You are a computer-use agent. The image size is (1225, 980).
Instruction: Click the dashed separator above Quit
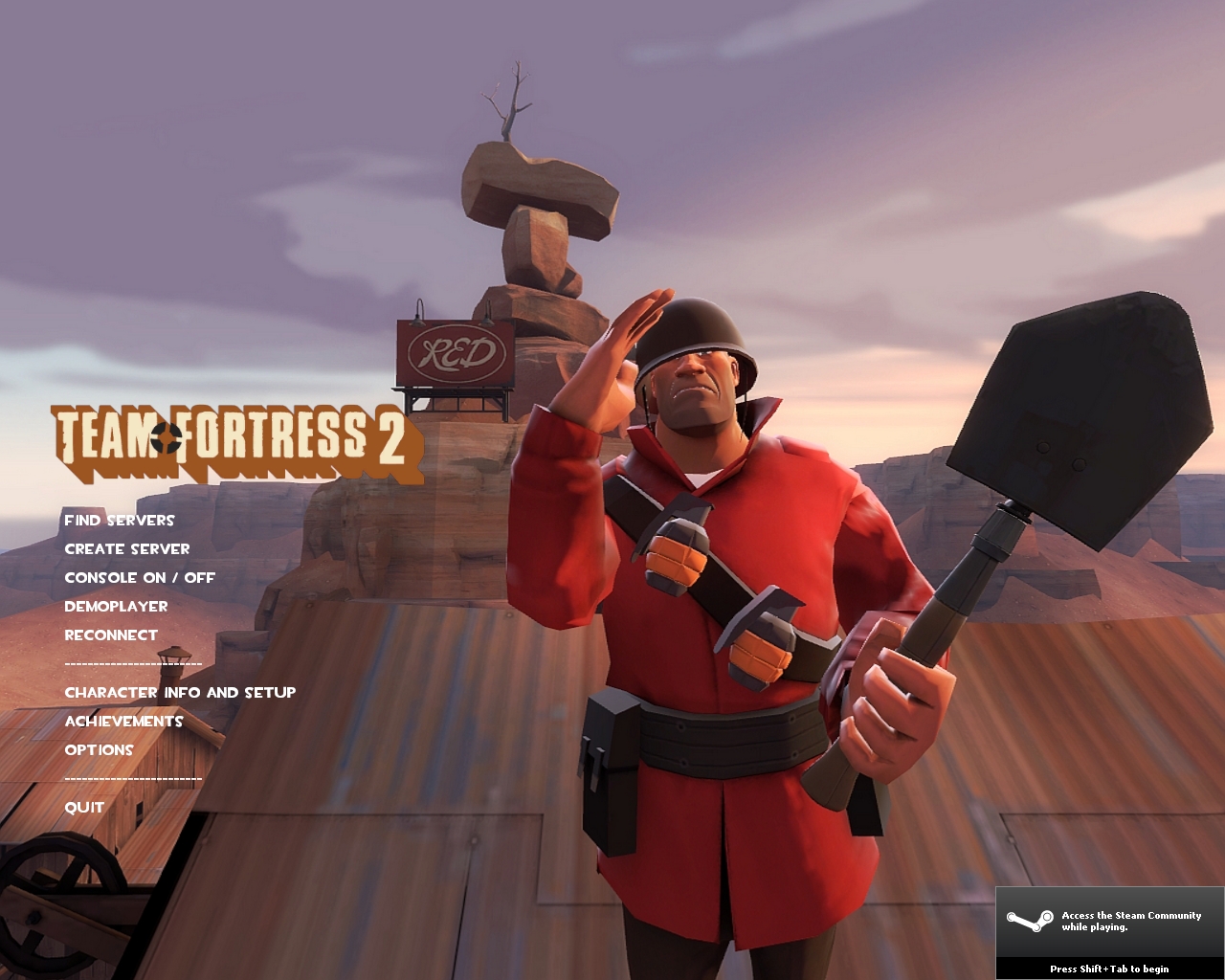133,779
